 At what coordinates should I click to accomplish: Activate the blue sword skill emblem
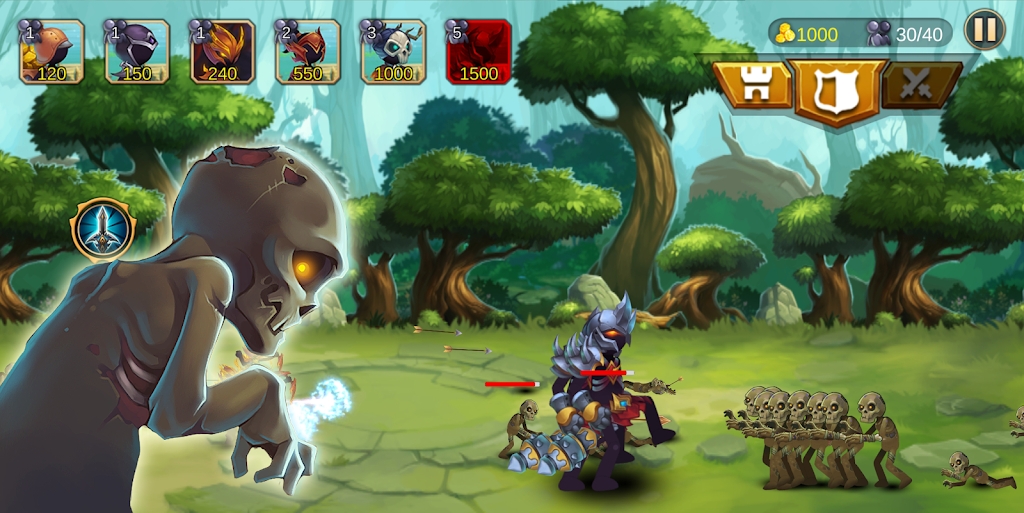[x=103, y=230]
